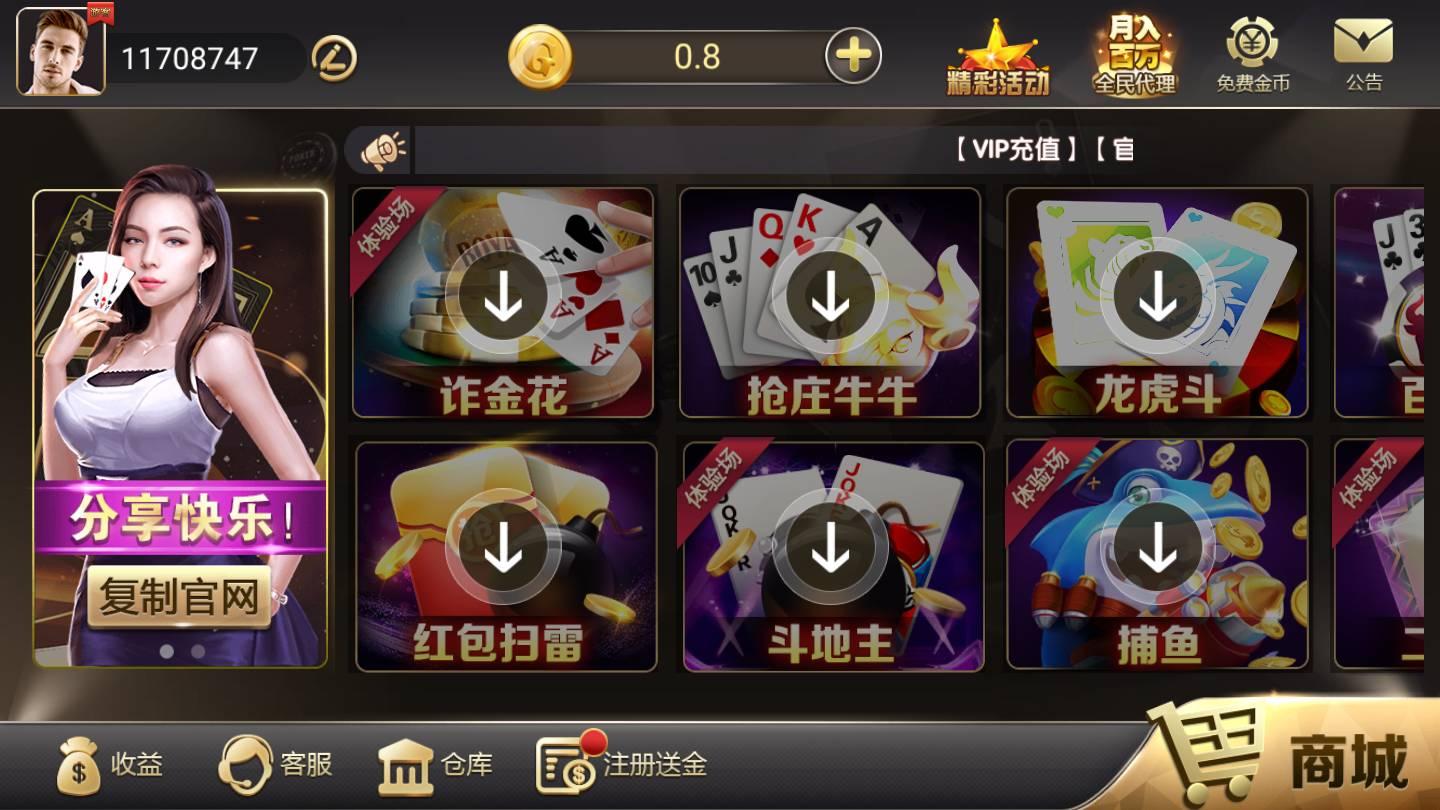The width and height of the screenshot is (1440, 810).
Task: Click the megaphone announcement icon
Action: (383, 150)
